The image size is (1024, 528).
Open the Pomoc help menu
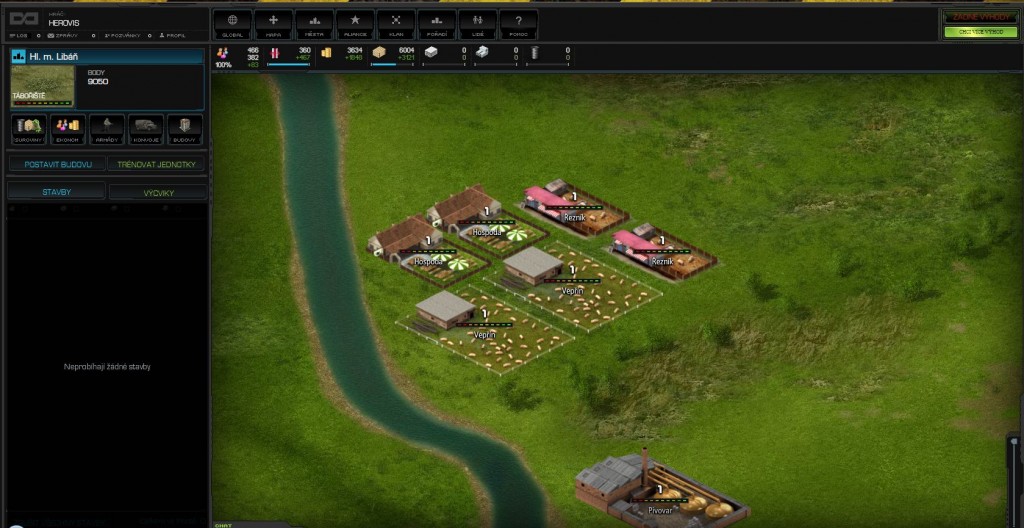518,23
